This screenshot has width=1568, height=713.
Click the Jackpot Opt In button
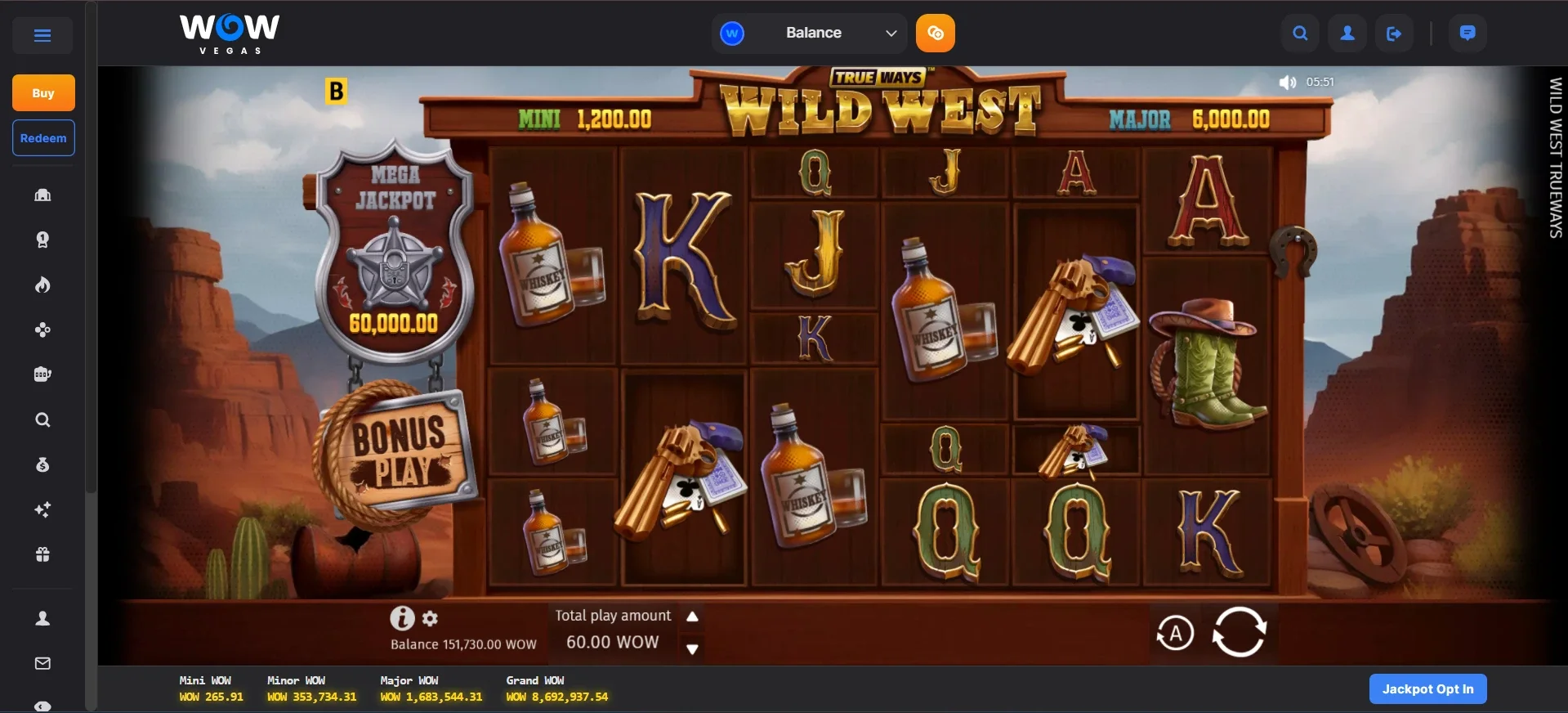[1427, 689]
